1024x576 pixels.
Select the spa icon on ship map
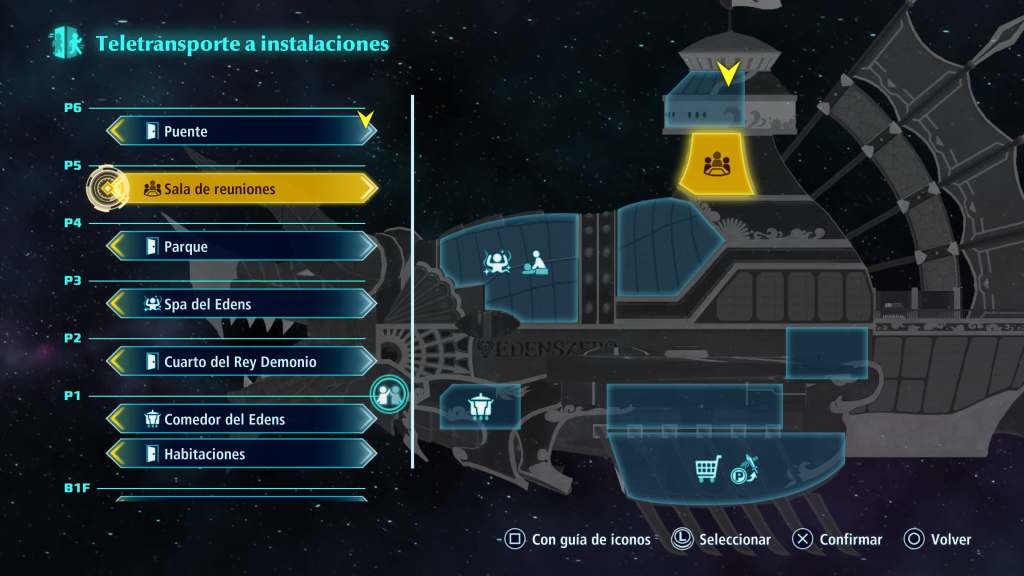tap(497, 263)
